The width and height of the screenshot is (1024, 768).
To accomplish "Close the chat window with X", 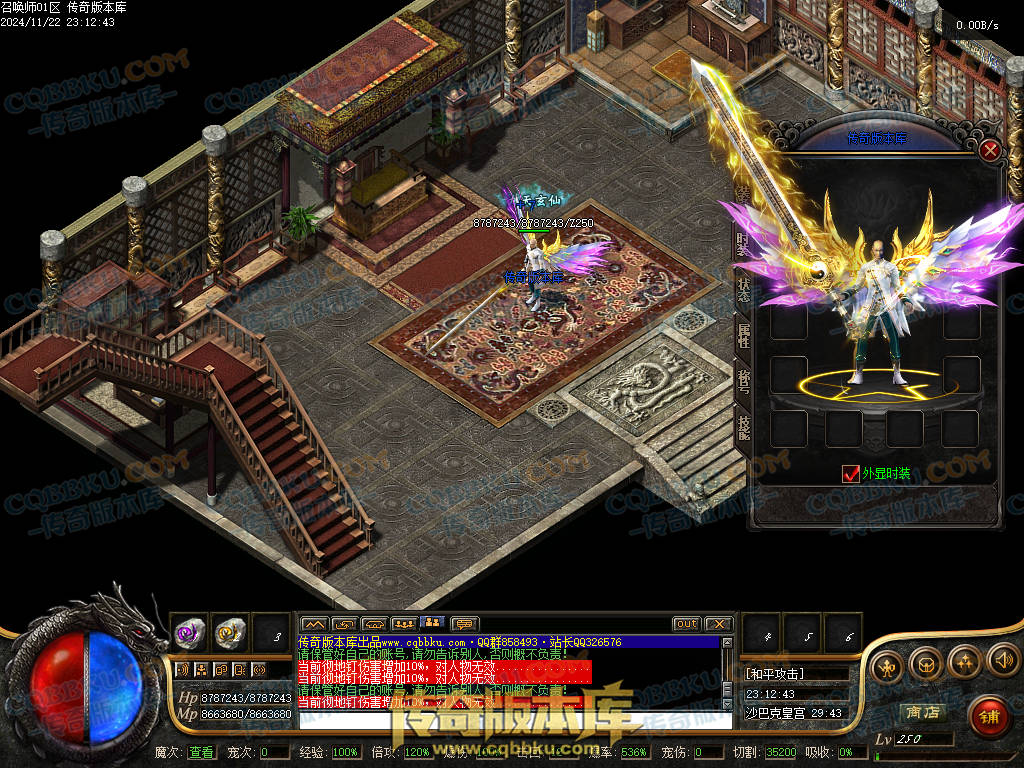I will pyautogui.click(x=717, y=624).
